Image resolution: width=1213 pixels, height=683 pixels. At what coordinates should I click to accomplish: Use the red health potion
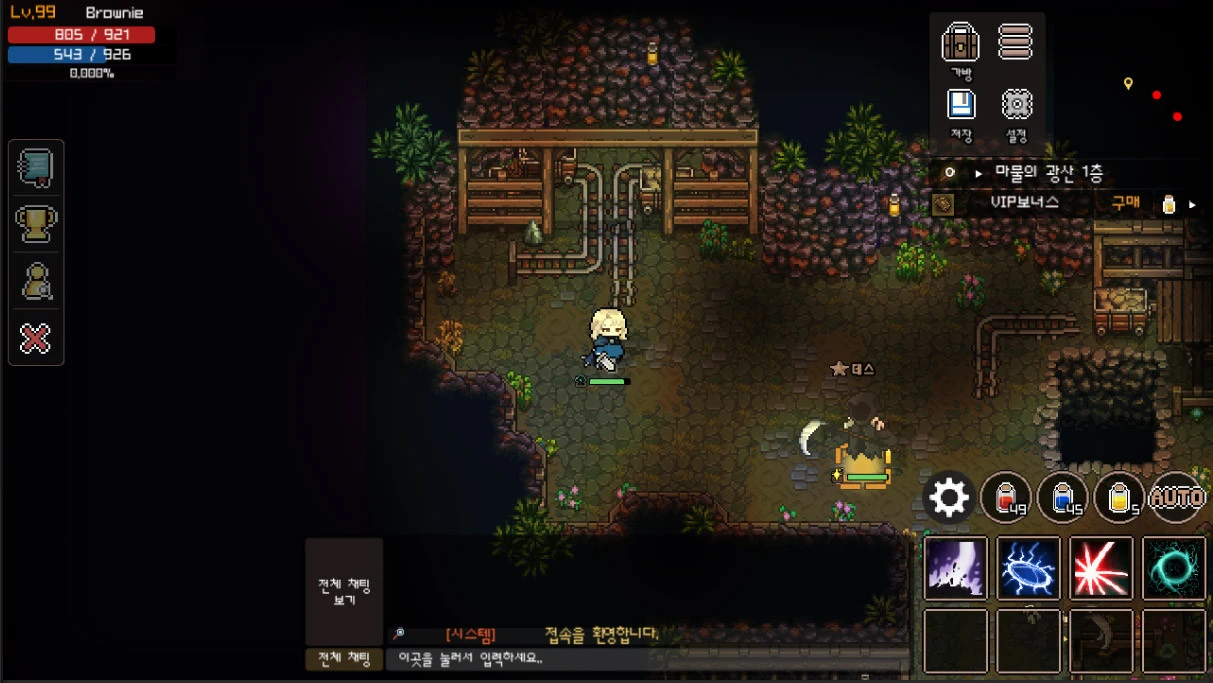[1006, 497]
